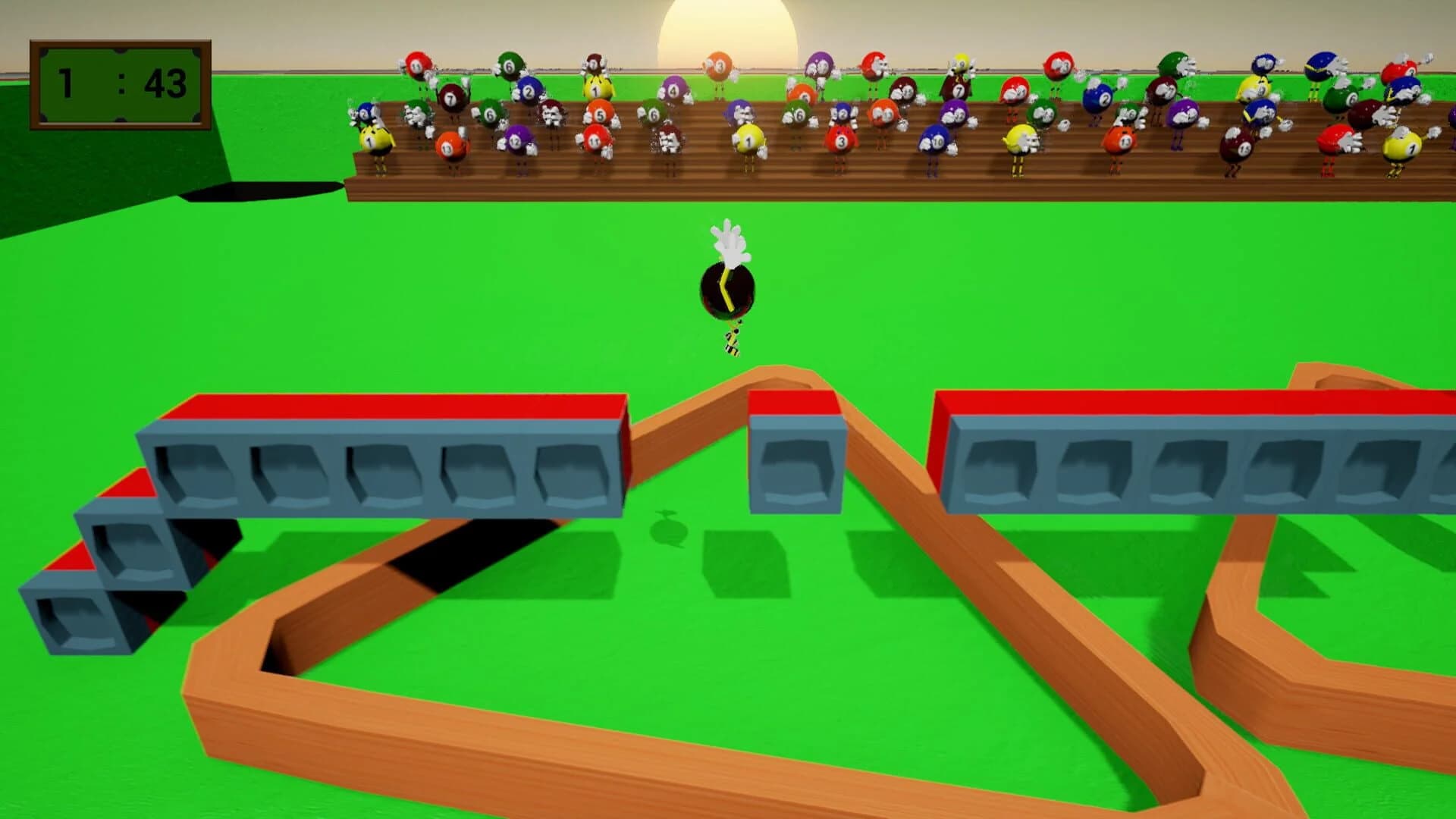Screen dimensions: 1456x819
Task: Click the orange 13-ball spectator on the right
Action: [1121, 142]
